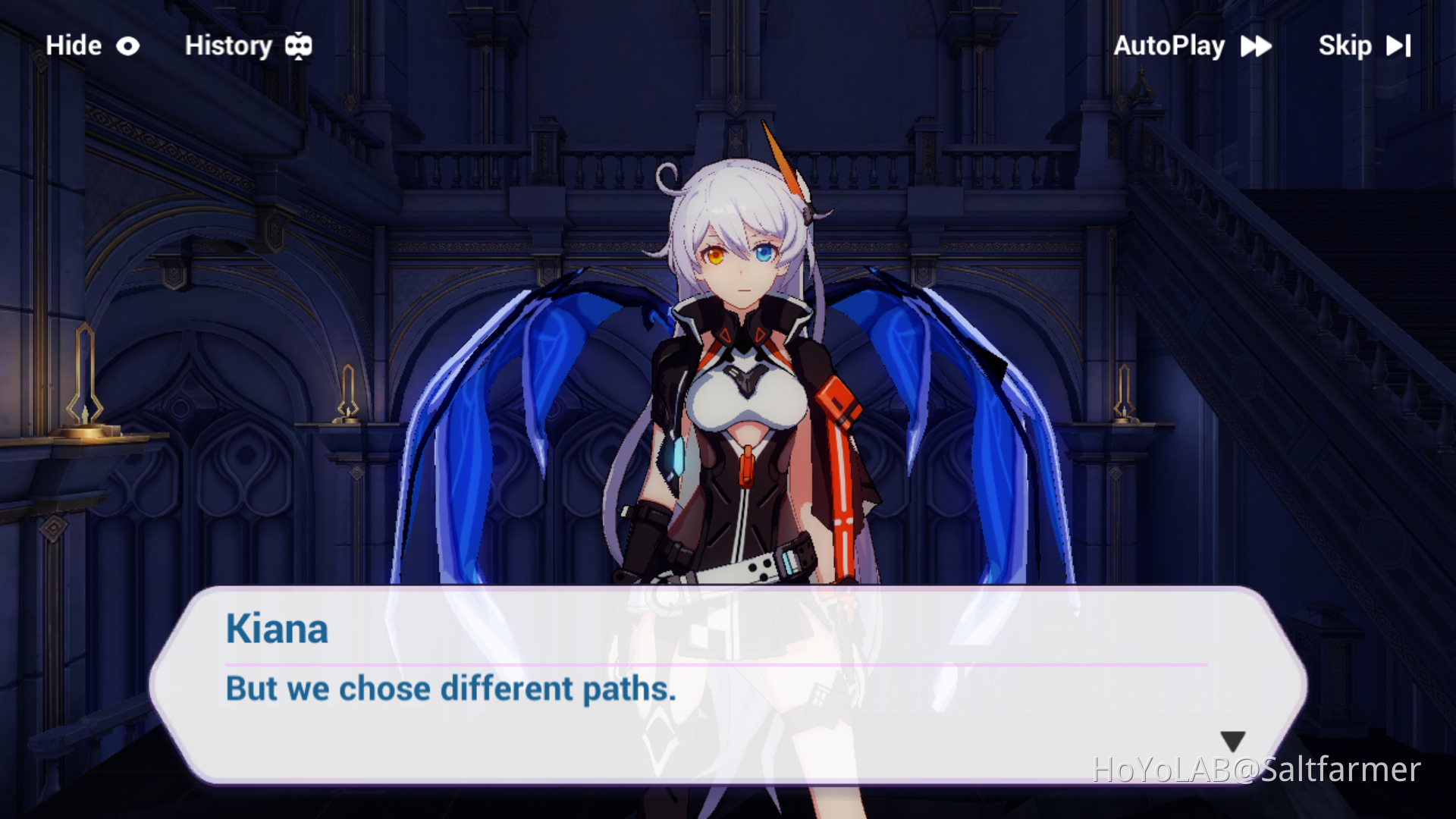Click the eye icon next to Hide
This screenshot has height=819, width=1456.
pos(127,45)
